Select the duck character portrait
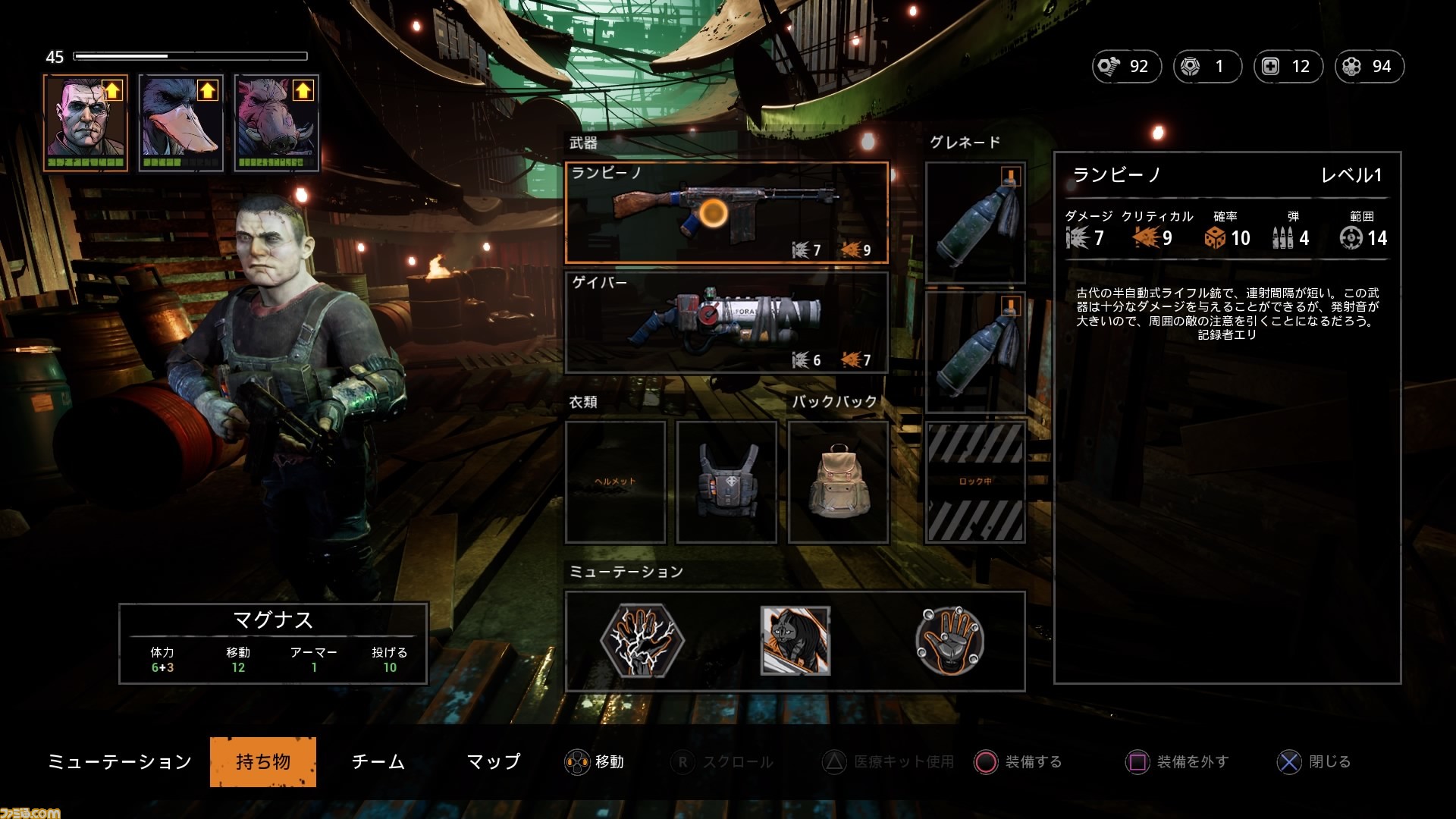 click(x=181, y=123)
